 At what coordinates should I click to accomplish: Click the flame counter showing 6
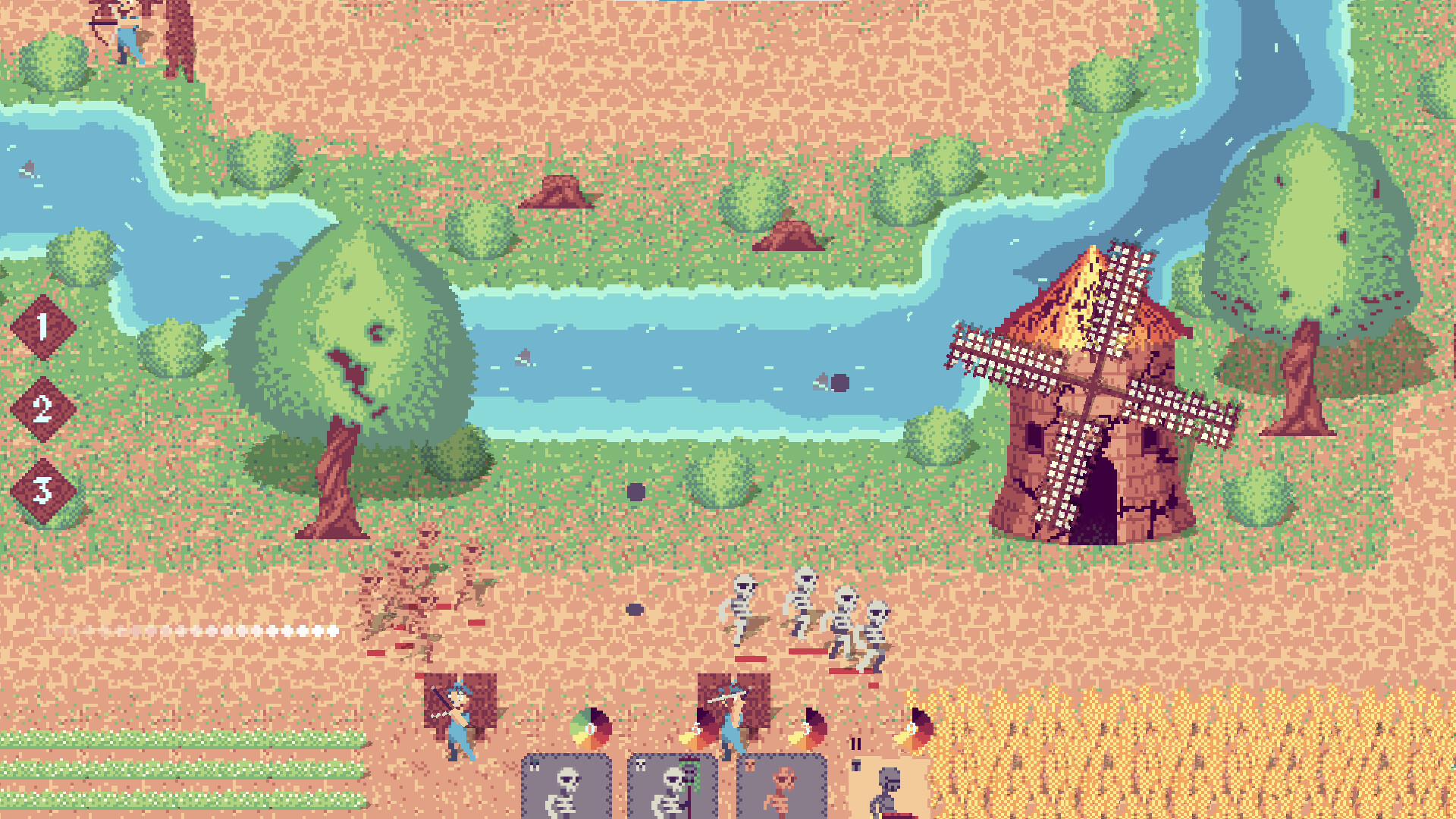click(695, 727)
